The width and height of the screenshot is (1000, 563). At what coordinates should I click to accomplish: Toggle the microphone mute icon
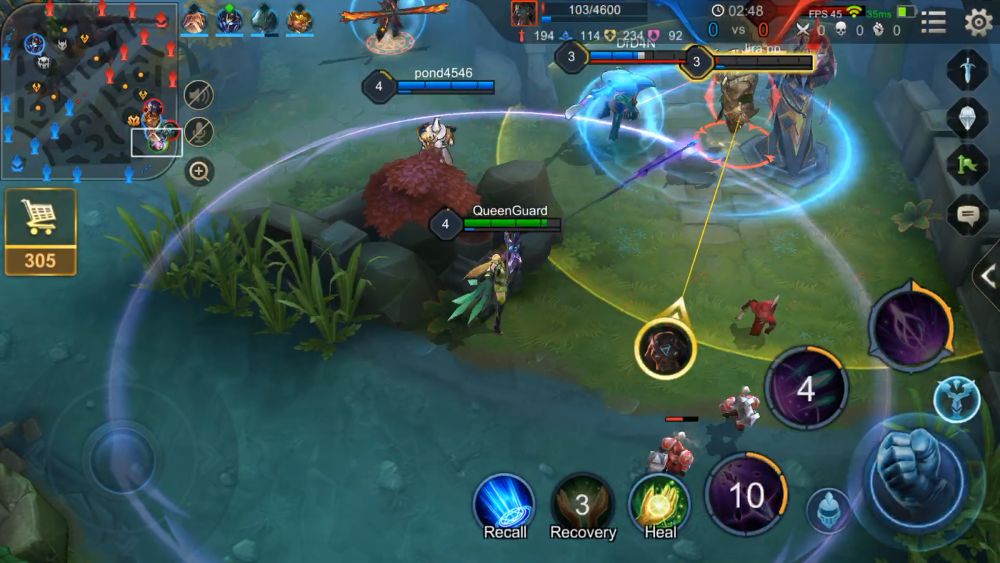pos(199,132)
